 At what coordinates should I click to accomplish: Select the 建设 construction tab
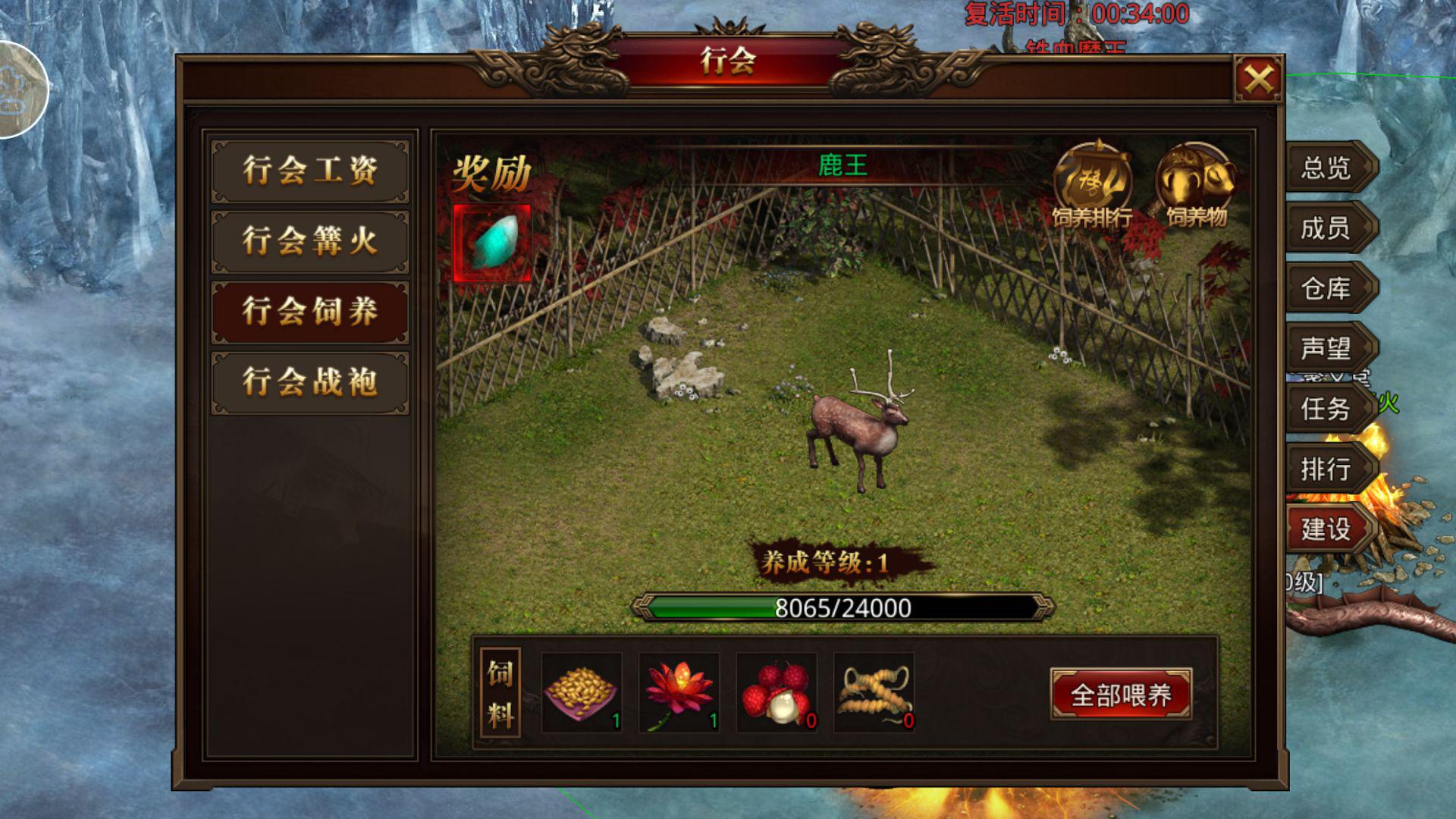[1326, 529]
